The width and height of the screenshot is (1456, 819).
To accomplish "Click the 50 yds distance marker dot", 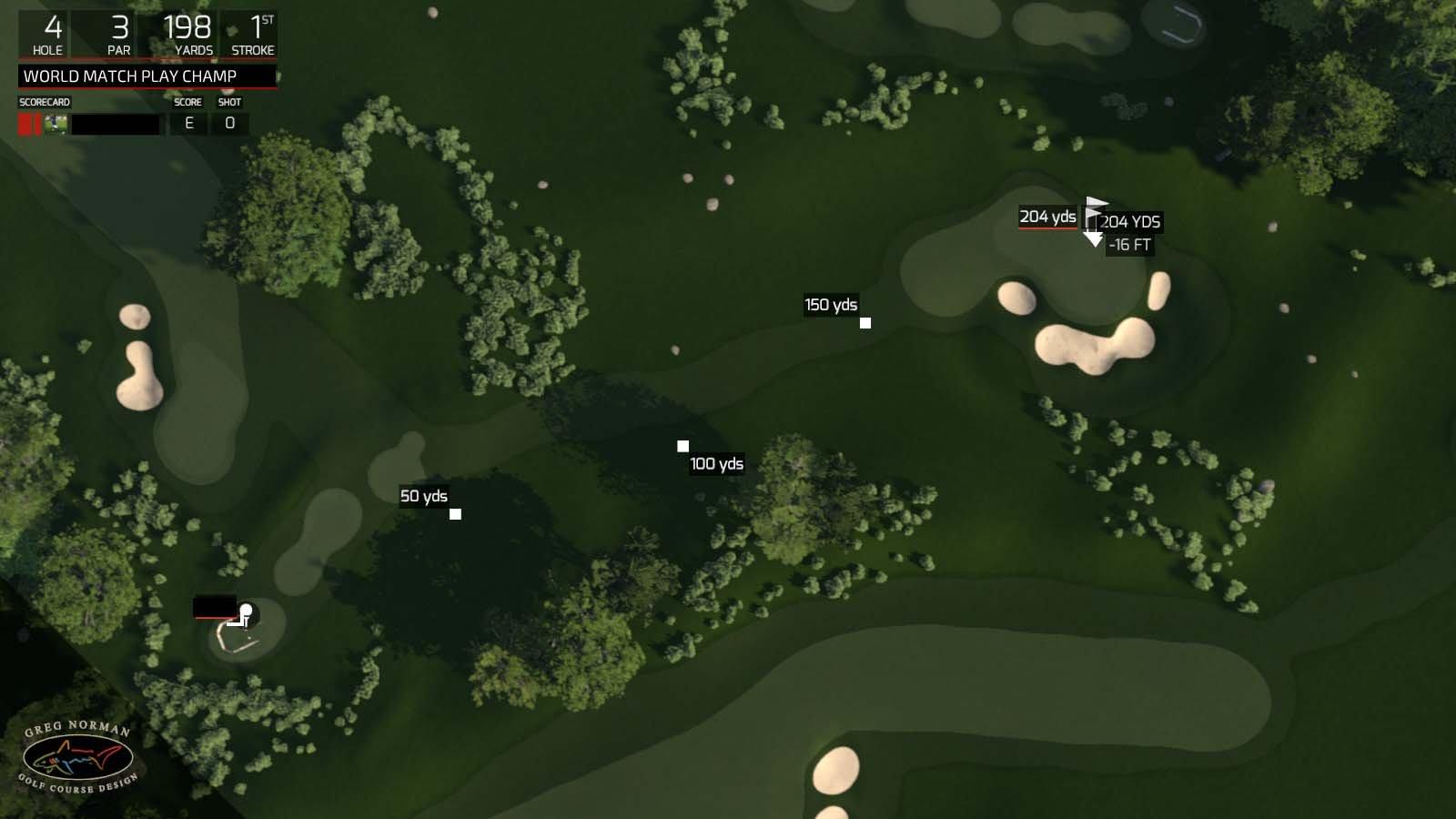I will pyautogui.click(x=454, y=514).
